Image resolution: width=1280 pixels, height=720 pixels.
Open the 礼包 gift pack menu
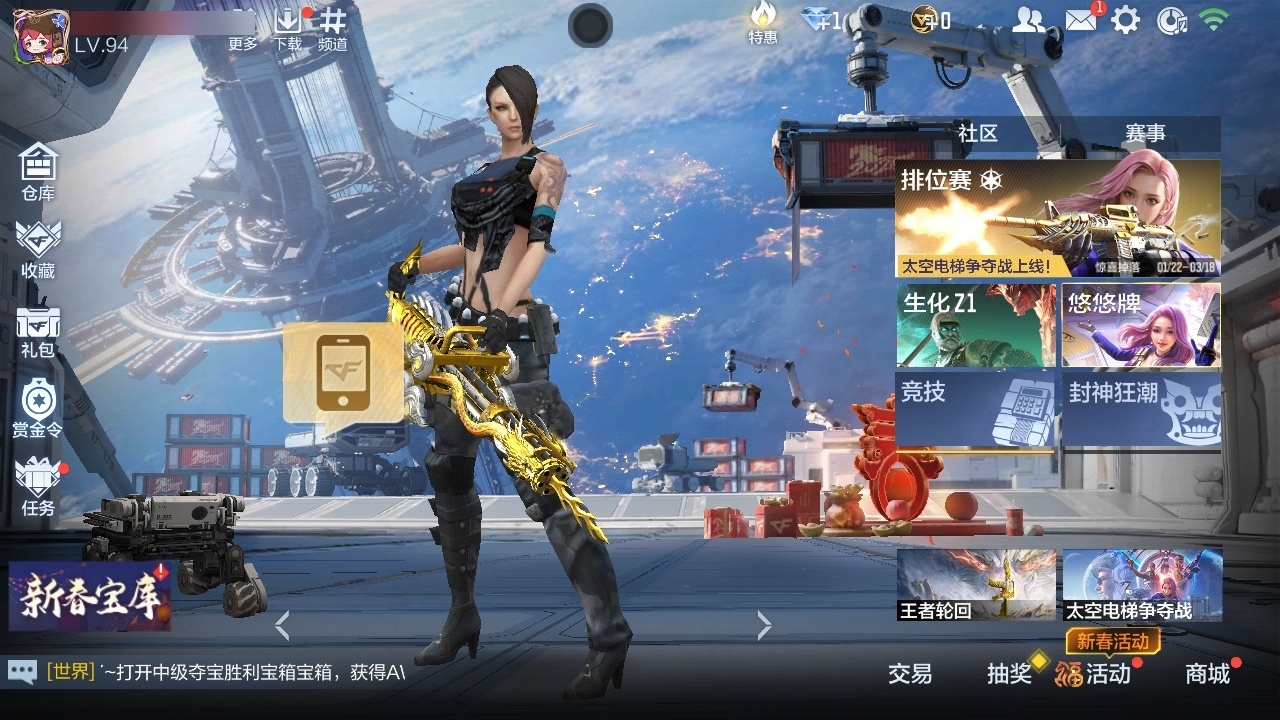point(38,330)
